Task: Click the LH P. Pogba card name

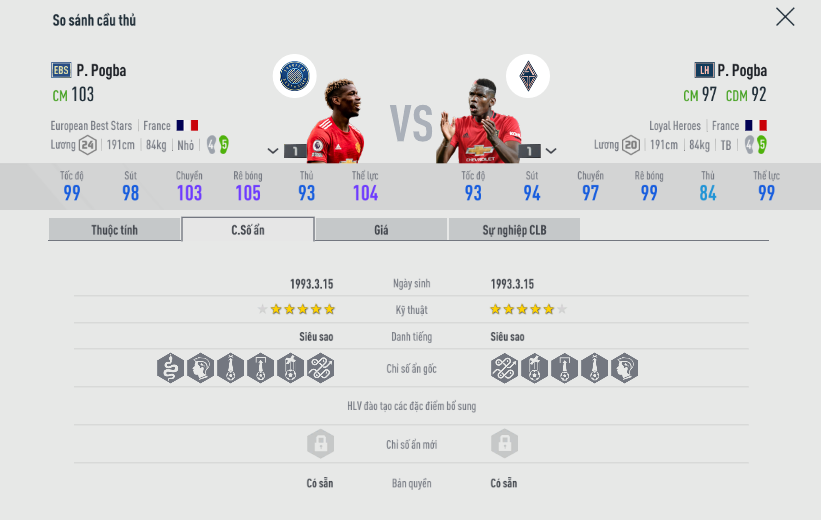Action: [x=742, y=70]
